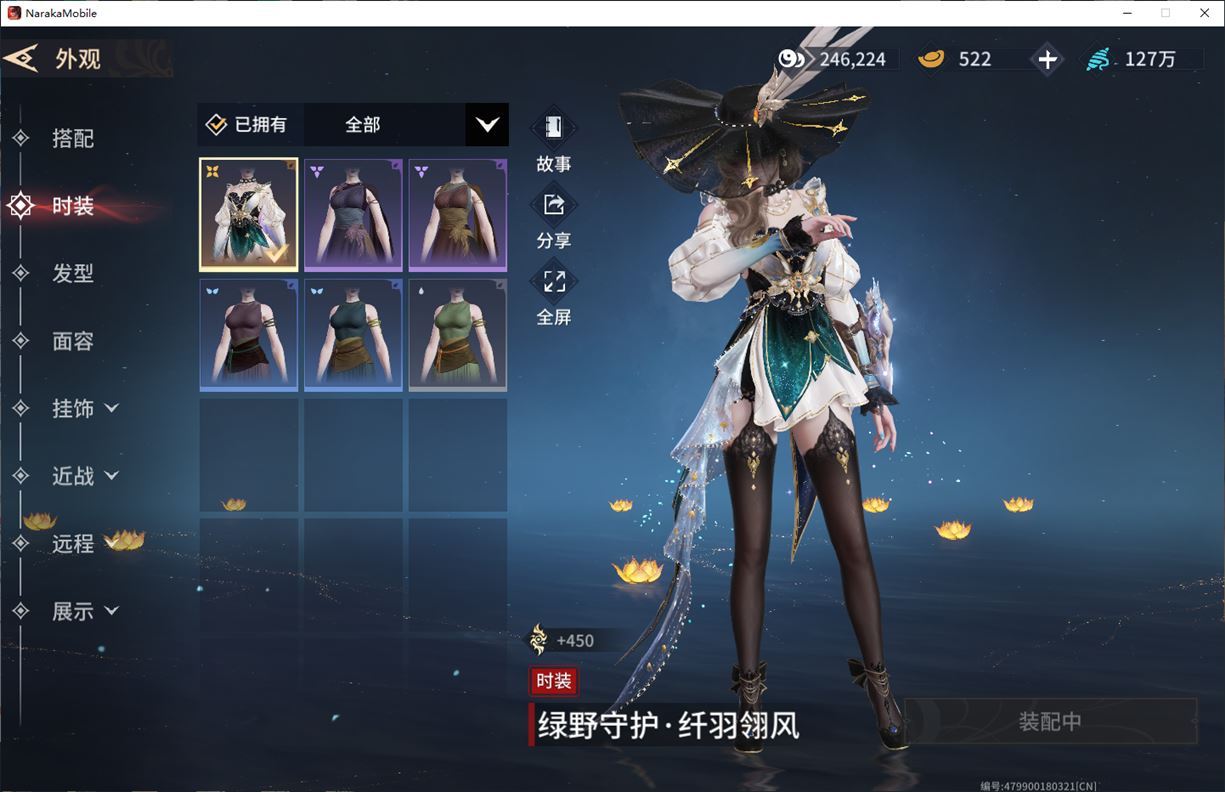
Task: Select the green sleeveless outfit thumbnail
Action: [x=457, y=334]
